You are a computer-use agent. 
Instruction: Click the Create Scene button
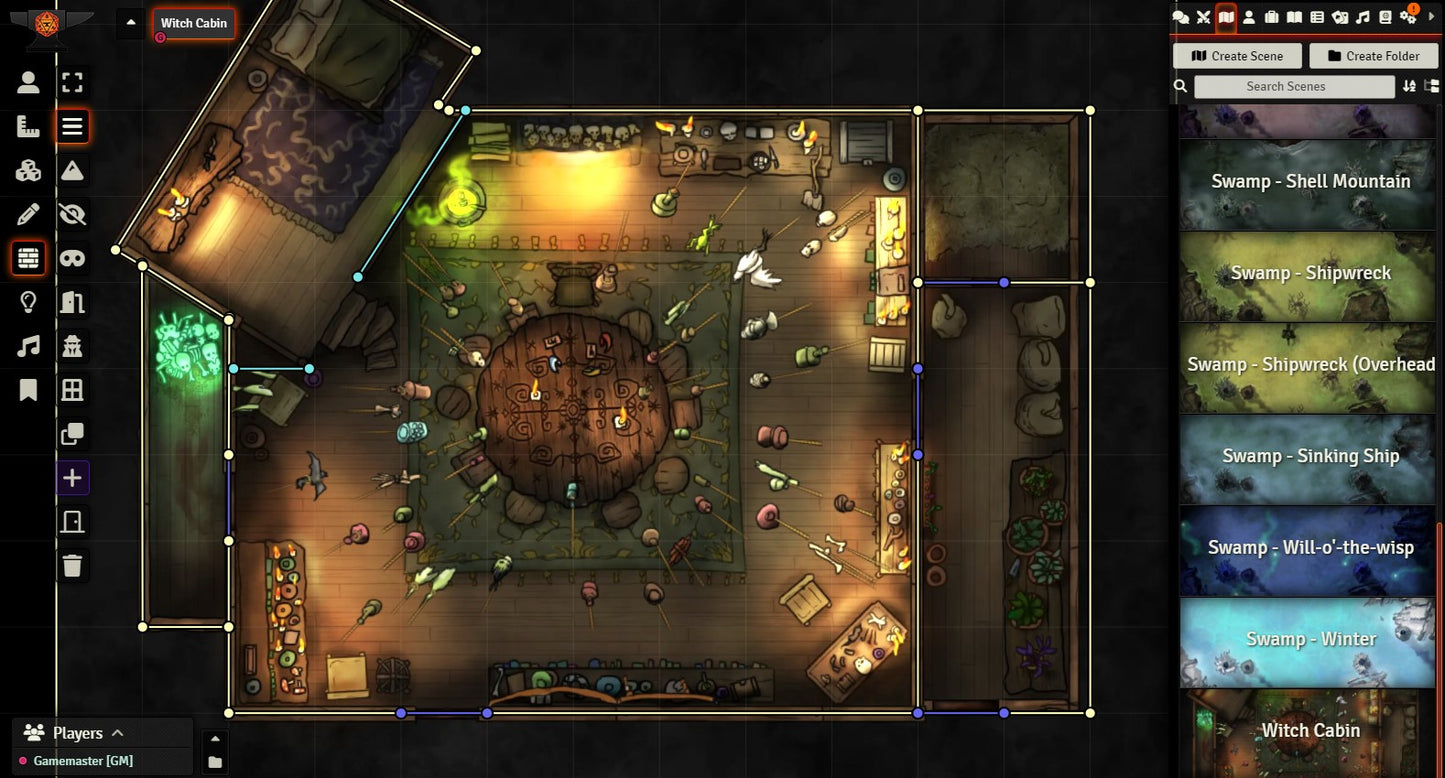pyautogui.click(x=1237, y=56)
